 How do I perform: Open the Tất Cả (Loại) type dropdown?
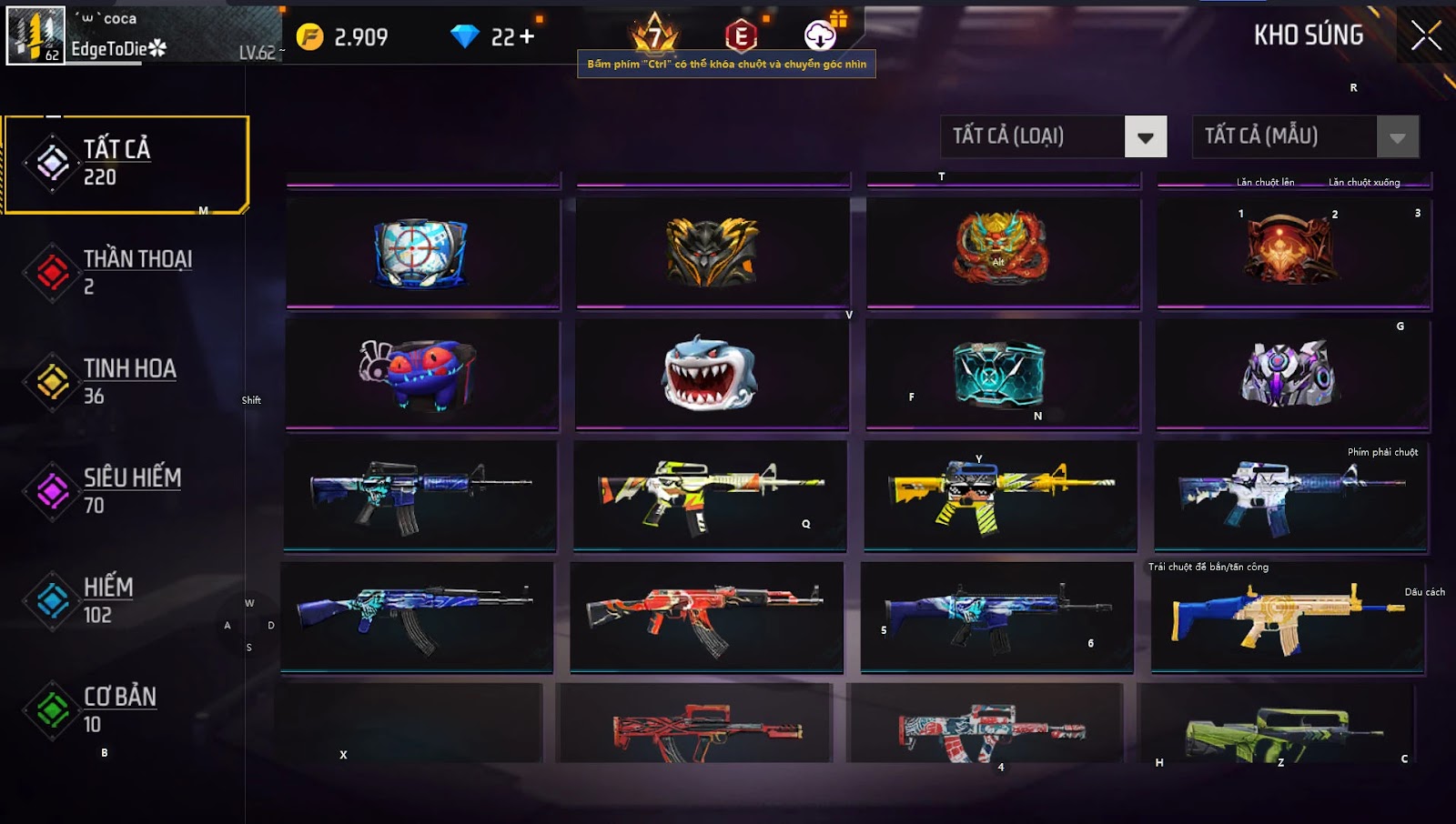1145,137
